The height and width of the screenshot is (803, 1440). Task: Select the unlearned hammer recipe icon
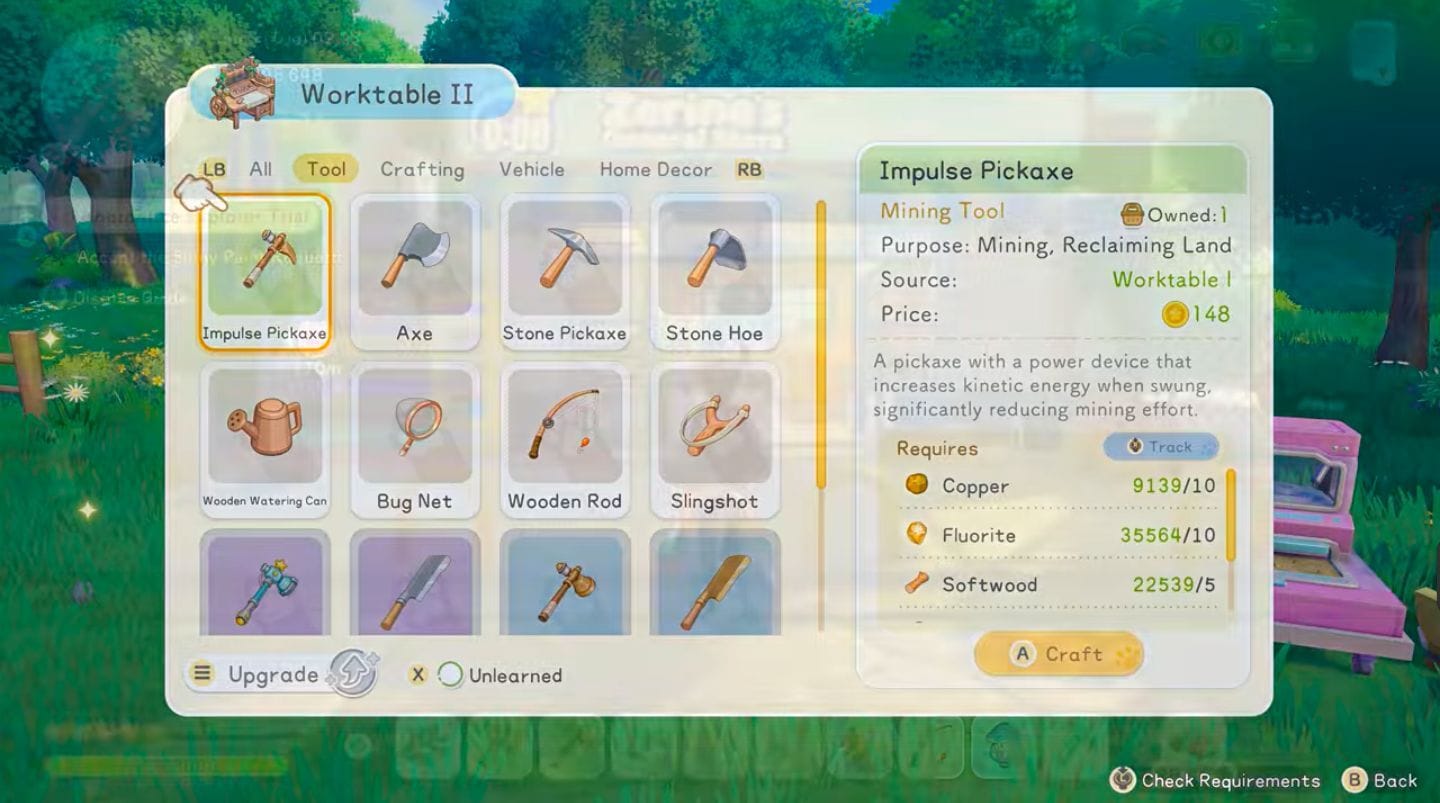point(264,585)
